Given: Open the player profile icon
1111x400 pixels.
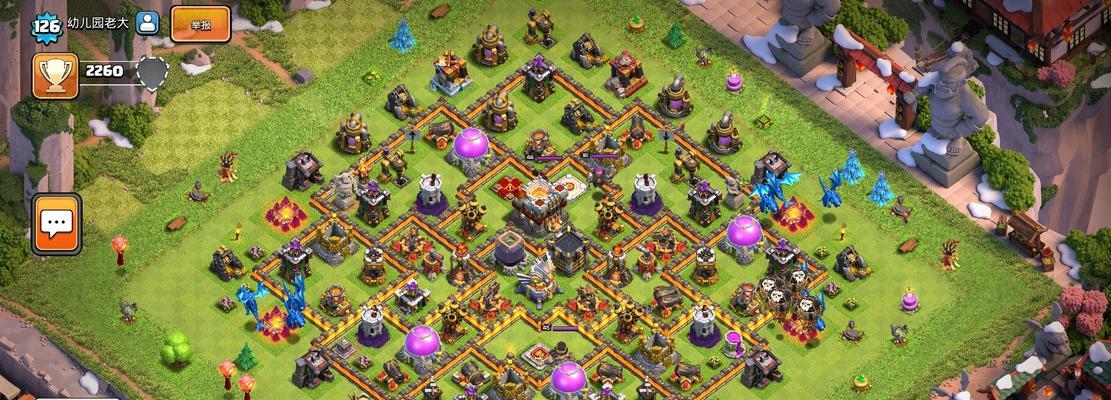Looking at the screenshot, I should (148, 24).
